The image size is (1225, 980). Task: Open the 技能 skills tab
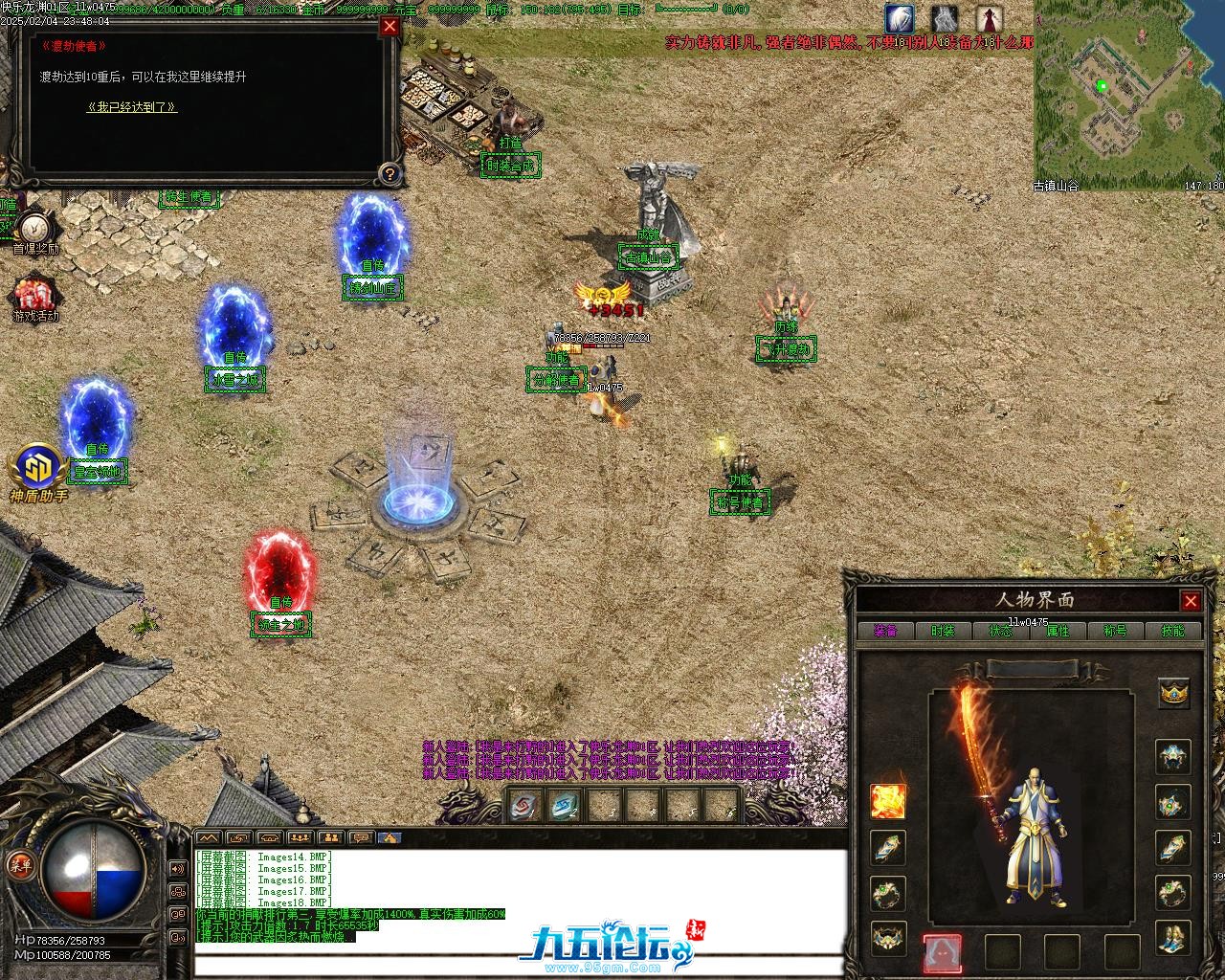pyautogui.click(x=1172, y=631)
